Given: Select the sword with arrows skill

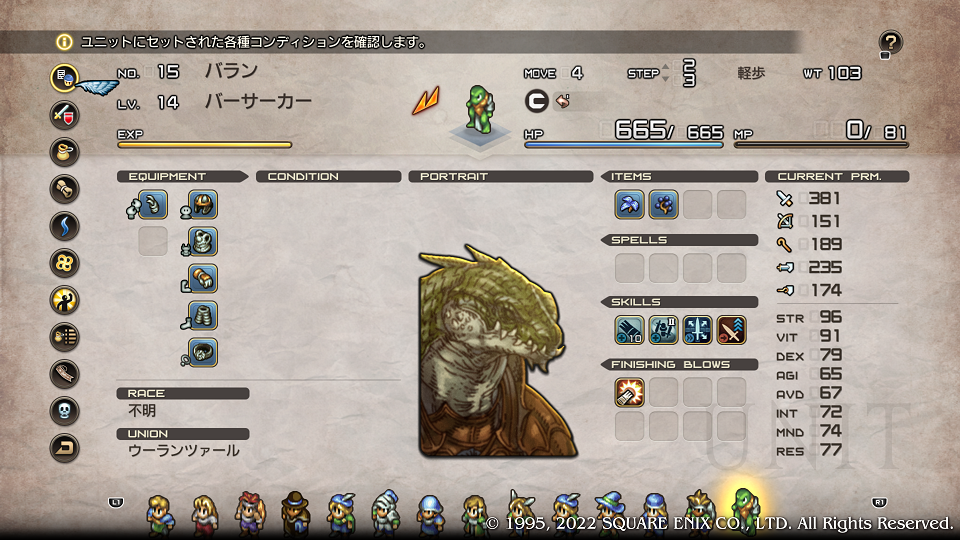Looking at the screenshot, I should pyautogui.click(x=697, y=330).
